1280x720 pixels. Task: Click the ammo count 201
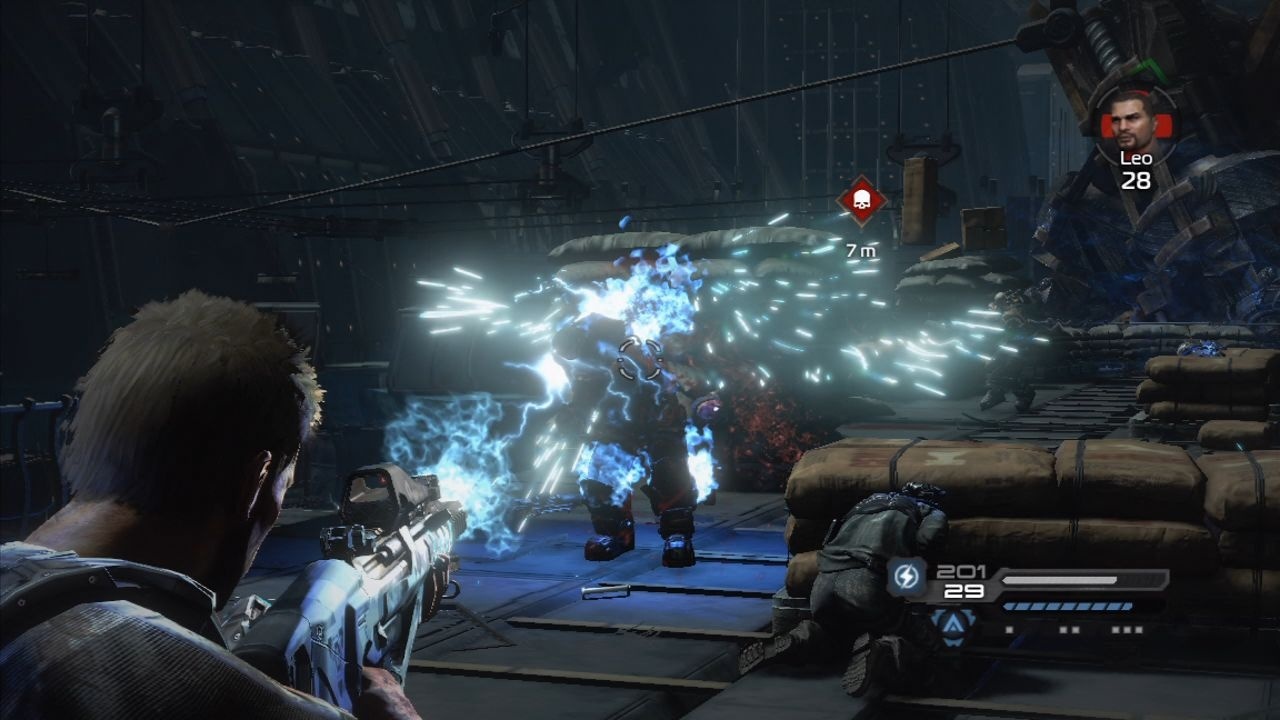pyautogui.click(x=960, y=572)
